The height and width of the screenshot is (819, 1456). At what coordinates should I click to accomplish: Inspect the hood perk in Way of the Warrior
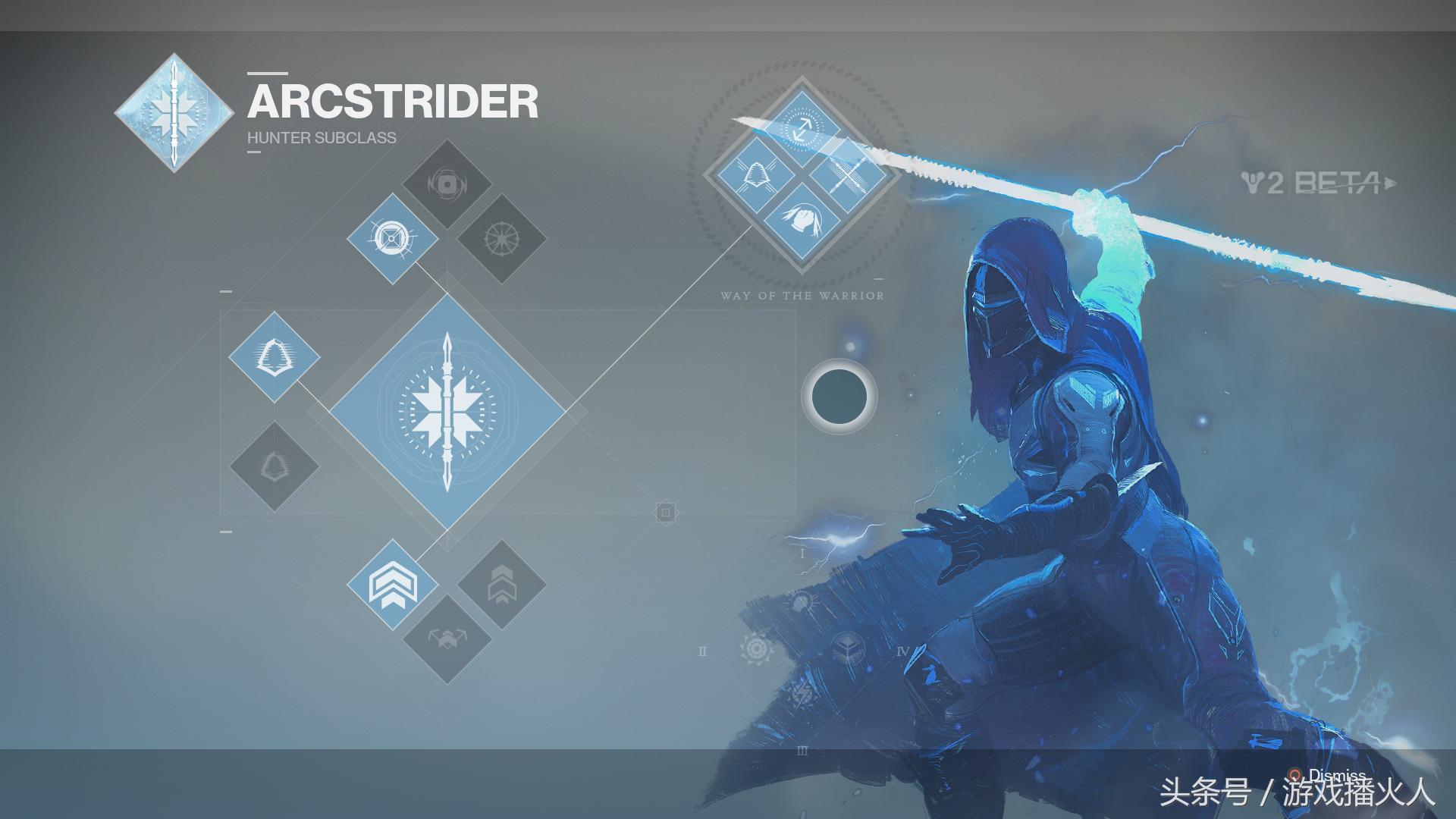pyautogui.click(x=755, y=175)
